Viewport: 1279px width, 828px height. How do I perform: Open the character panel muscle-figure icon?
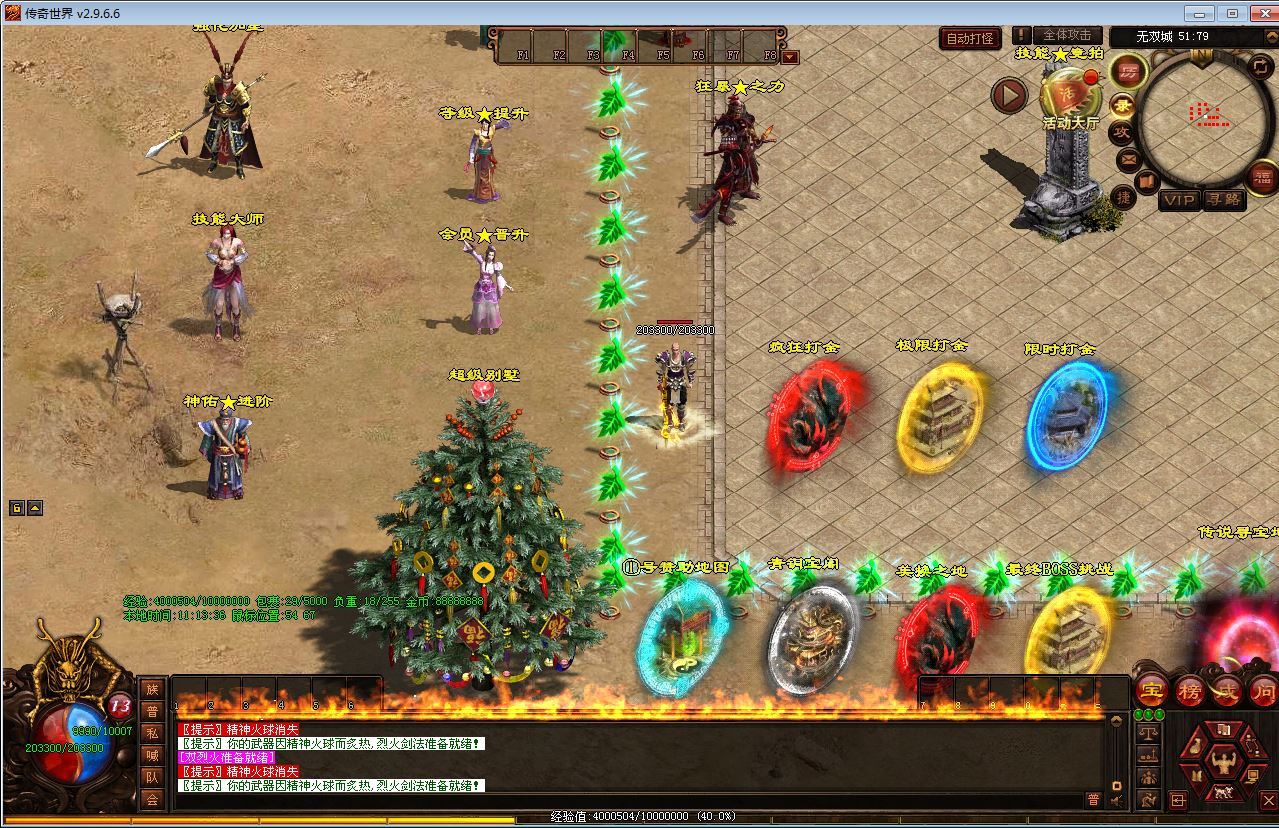(x=1222, y=764)
